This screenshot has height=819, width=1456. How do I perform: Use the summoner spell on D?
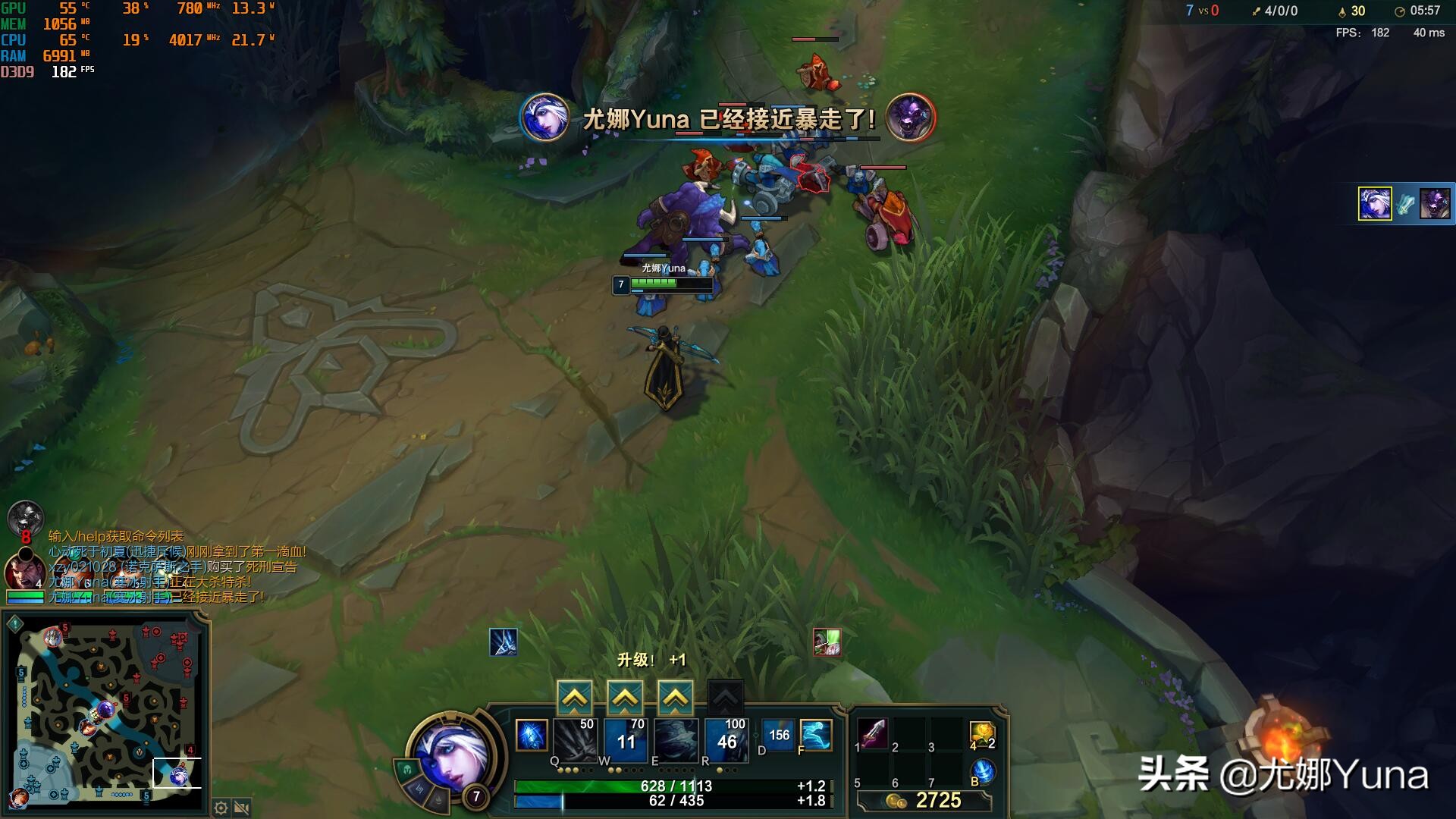(778, 735)
